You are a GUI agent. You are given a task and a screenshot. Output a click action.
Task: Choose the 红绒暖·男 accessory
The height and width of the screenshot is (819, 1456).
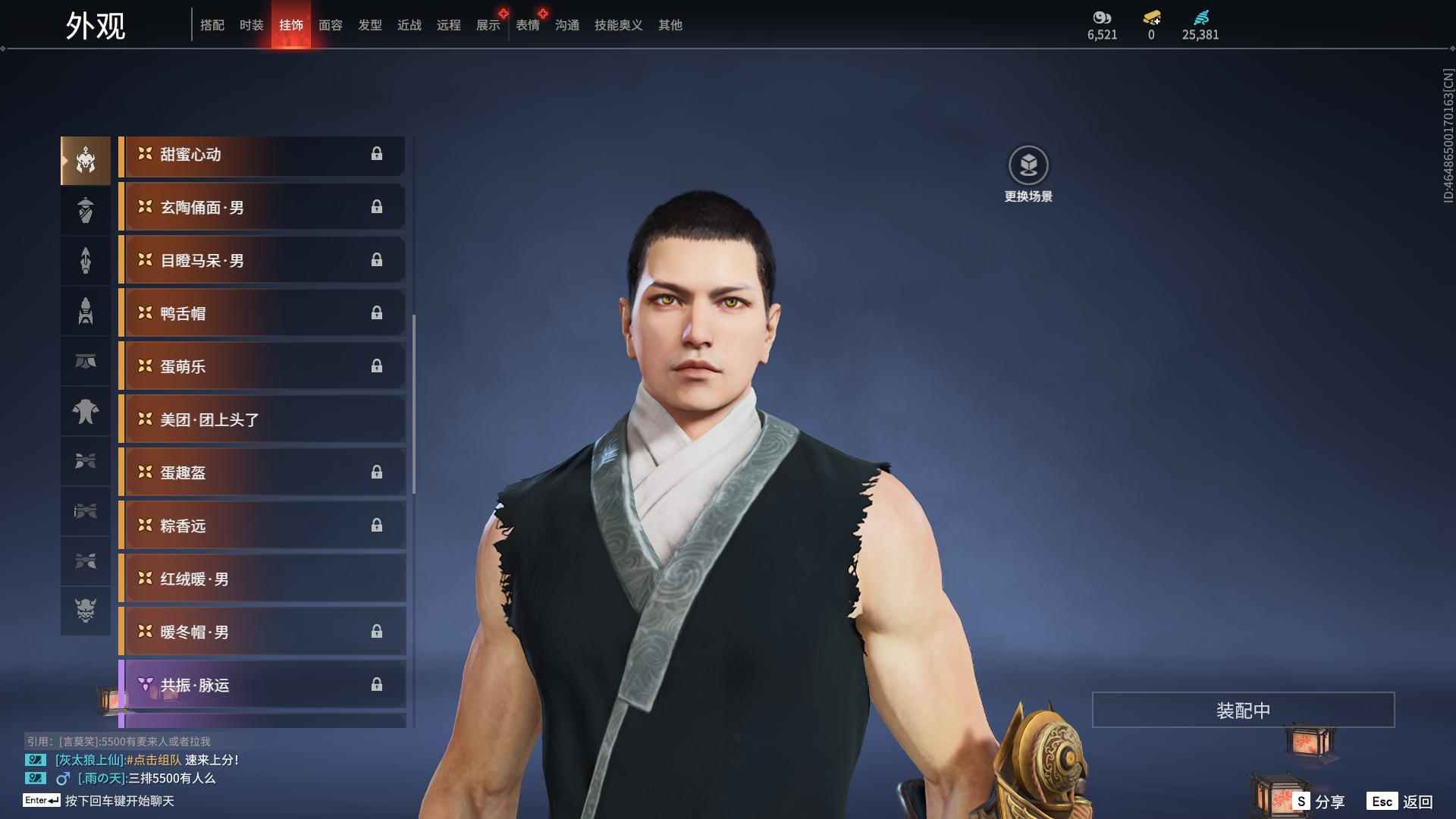coord(262,579)
